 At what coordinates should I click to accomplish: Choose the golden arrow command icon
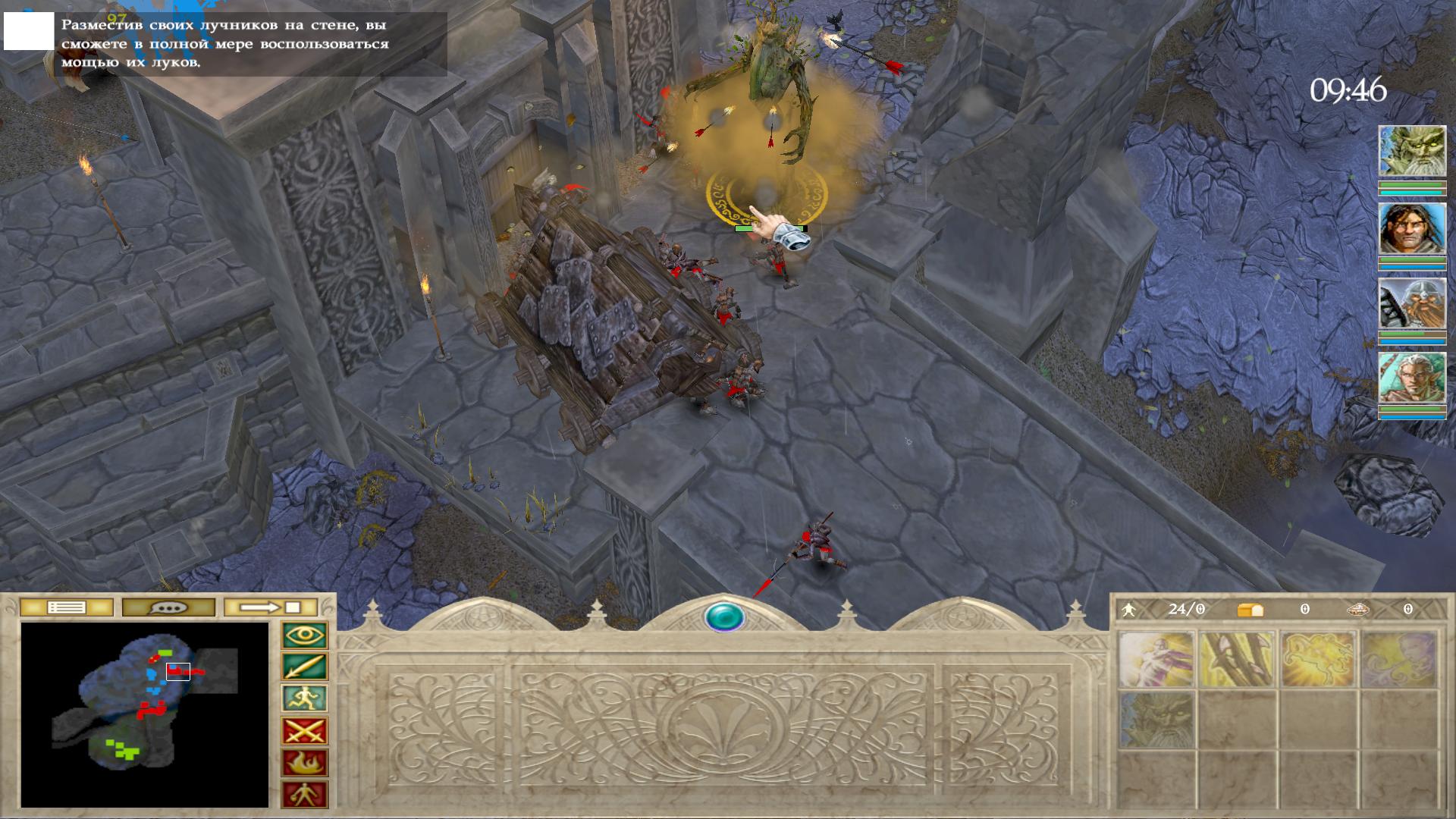(x=305, y=667)
